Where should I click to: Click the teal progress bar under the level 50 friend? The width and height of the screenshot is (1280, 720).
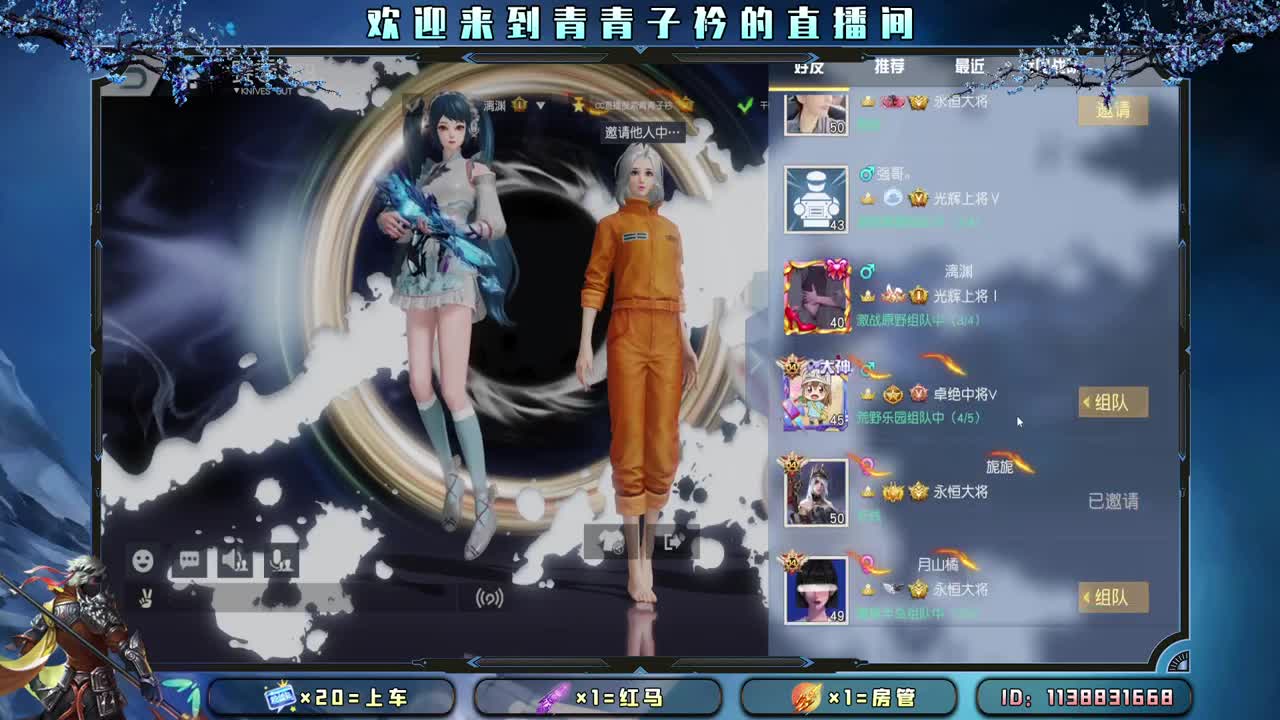868,122
